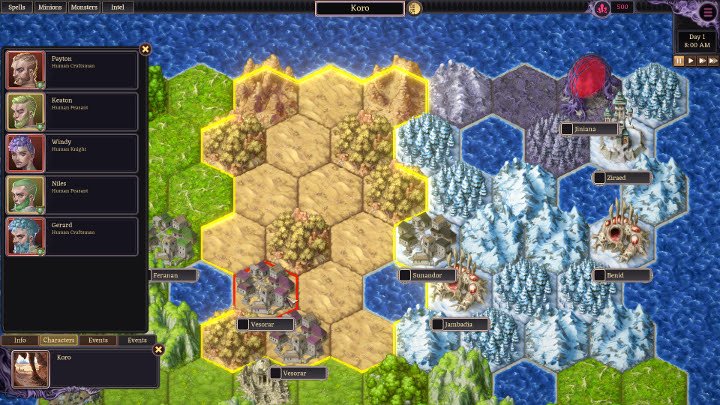The image size is (720, 405).
Task: Select the Jiniana map label
Action: pos(589,129)
